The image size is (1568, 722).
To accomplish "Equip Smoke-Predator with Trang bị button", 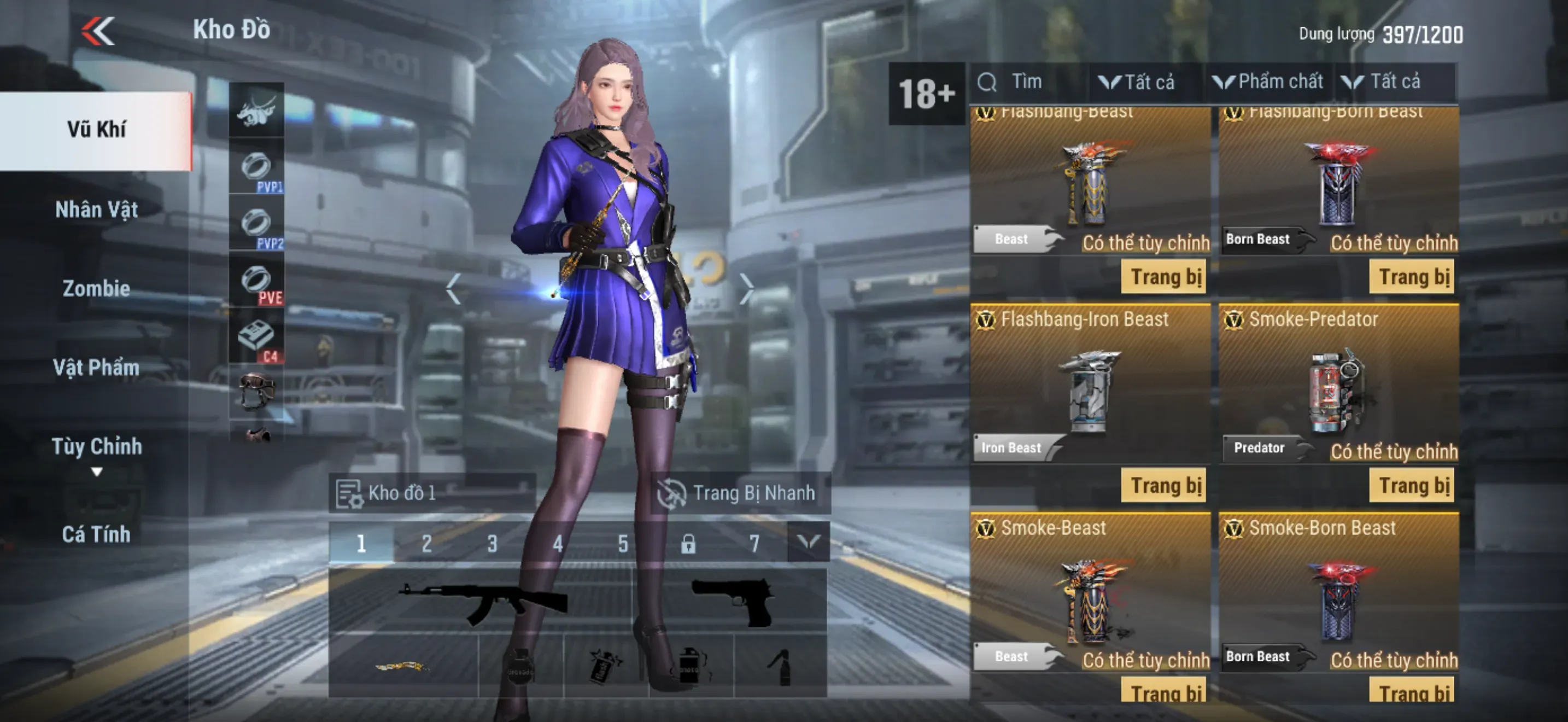I will (x=1412, y=486).
